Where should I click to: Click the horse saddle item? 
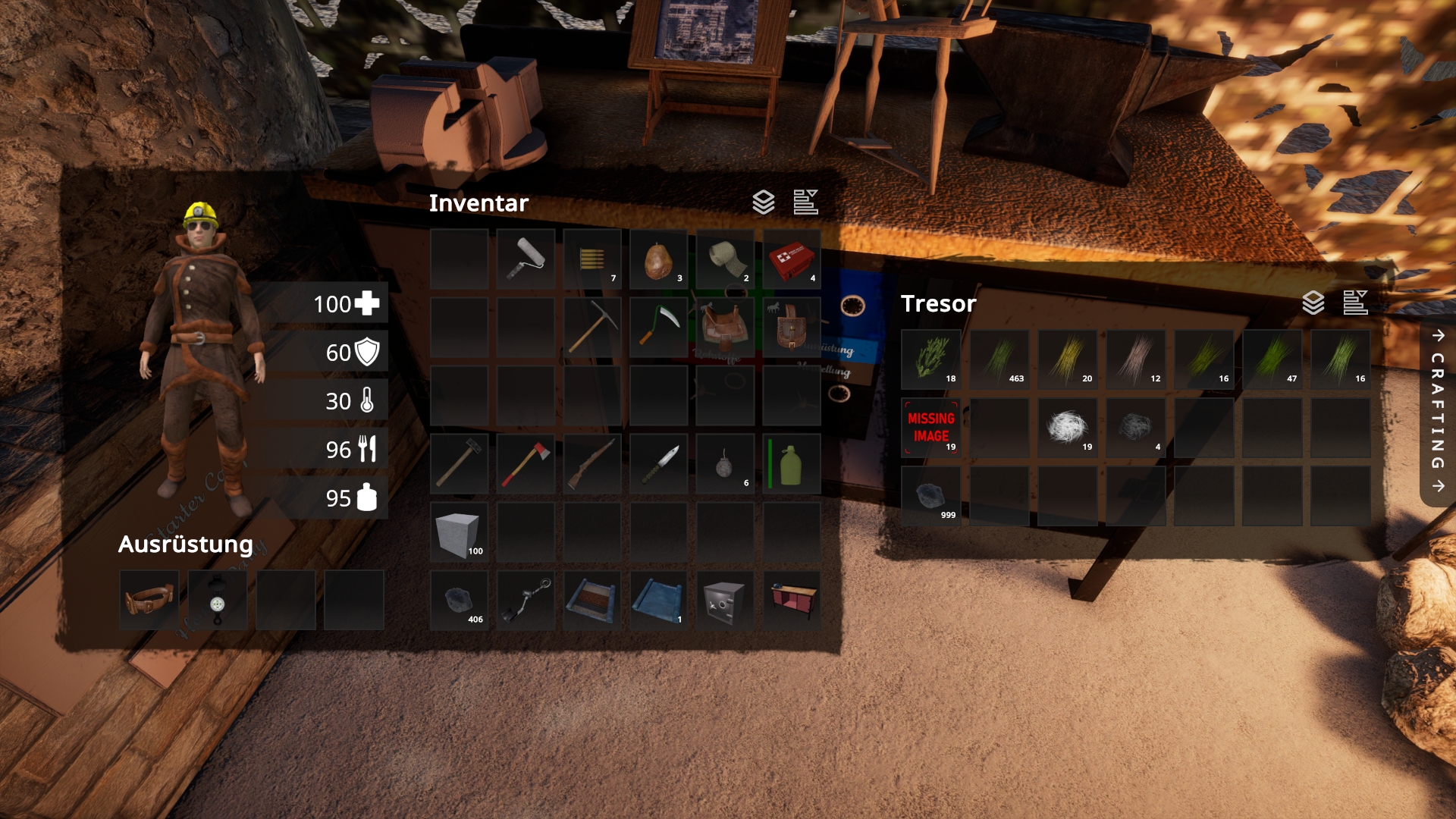click(725, 328)
